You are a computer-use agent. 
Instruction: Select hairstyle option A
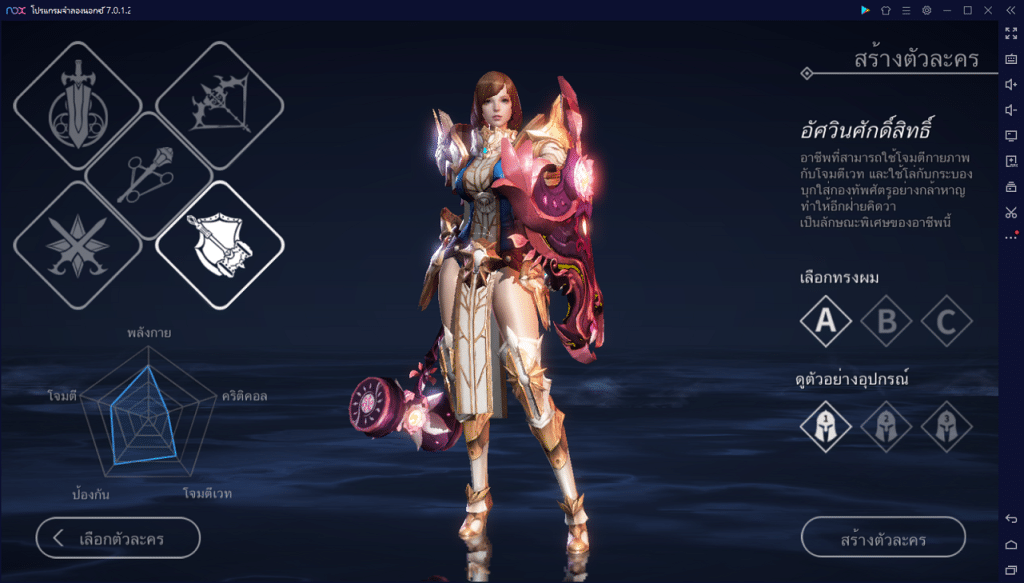[x=826, y=321]
